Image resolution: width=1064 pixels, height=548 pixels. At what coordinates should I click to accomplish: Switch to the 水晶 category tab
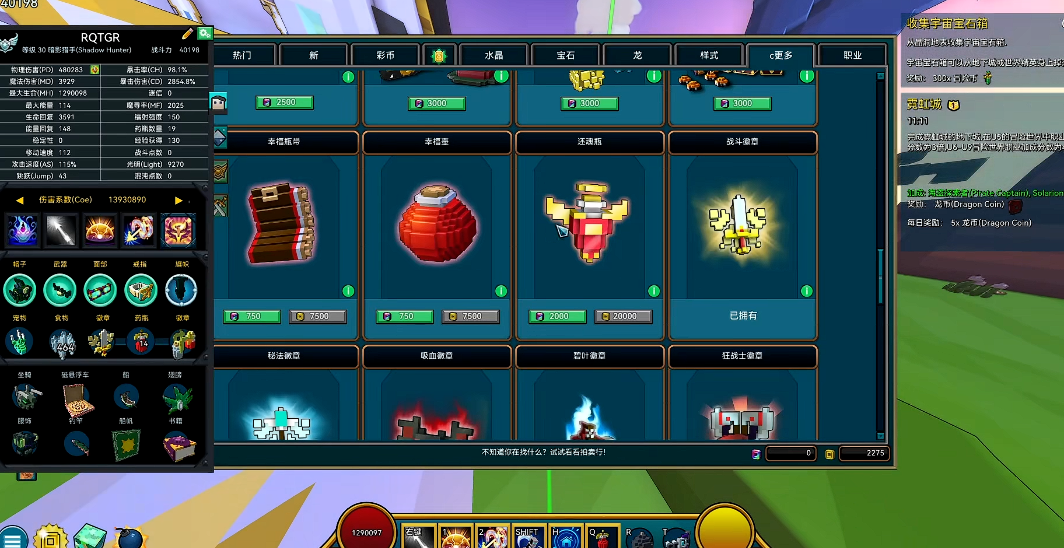pos(493,55)
